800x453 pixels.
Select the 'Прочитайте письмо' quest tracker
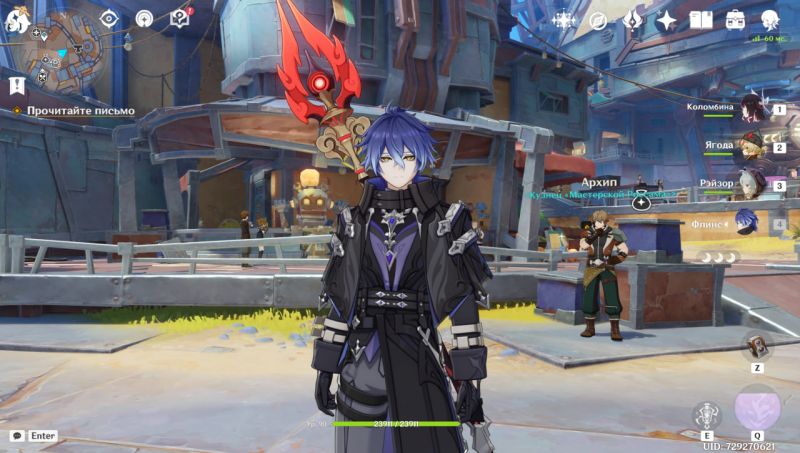pyautogui.click(x=80, y=110)
